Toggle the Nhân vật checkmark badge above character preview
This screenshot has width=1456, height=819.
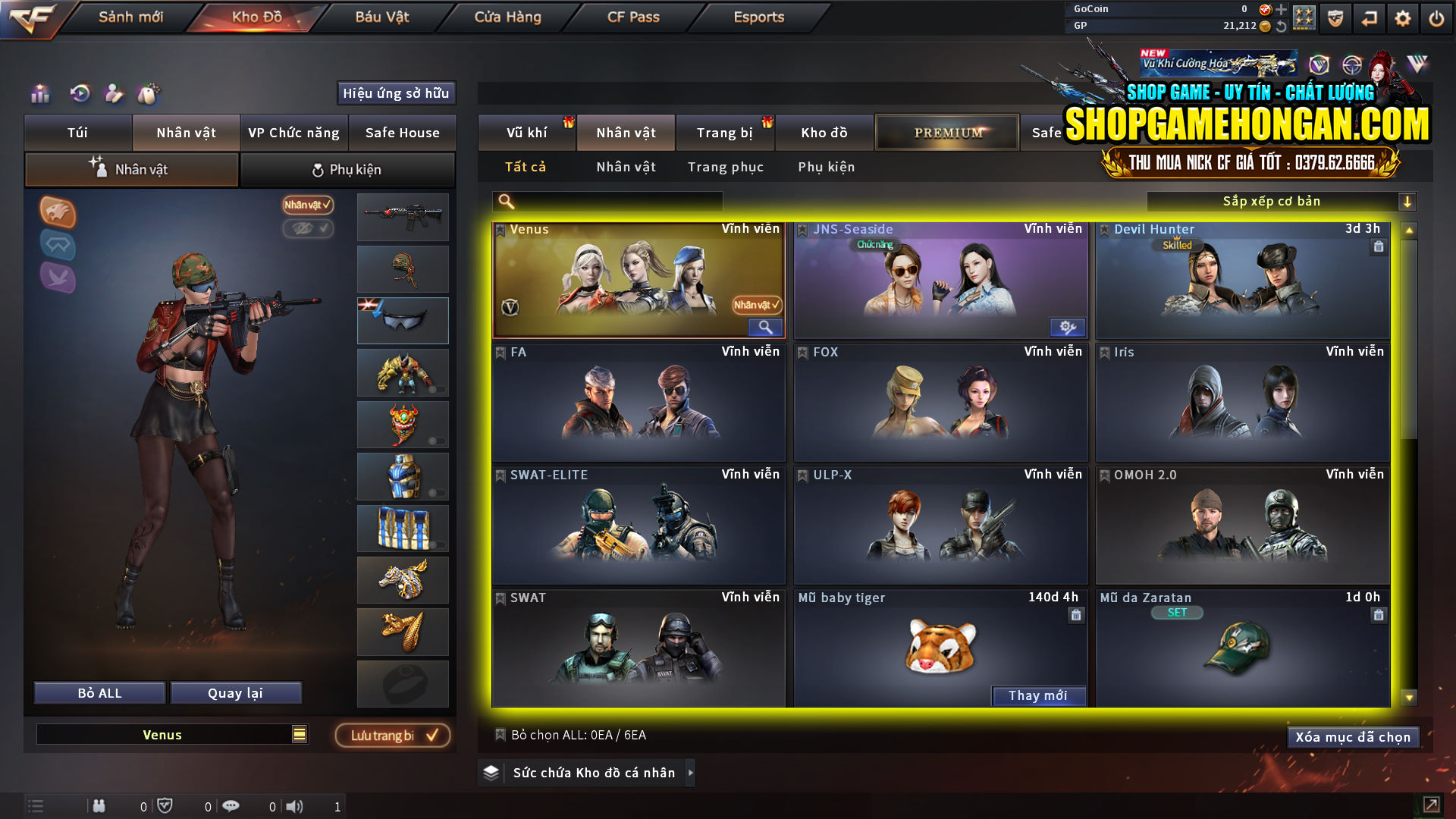(307, 206)
